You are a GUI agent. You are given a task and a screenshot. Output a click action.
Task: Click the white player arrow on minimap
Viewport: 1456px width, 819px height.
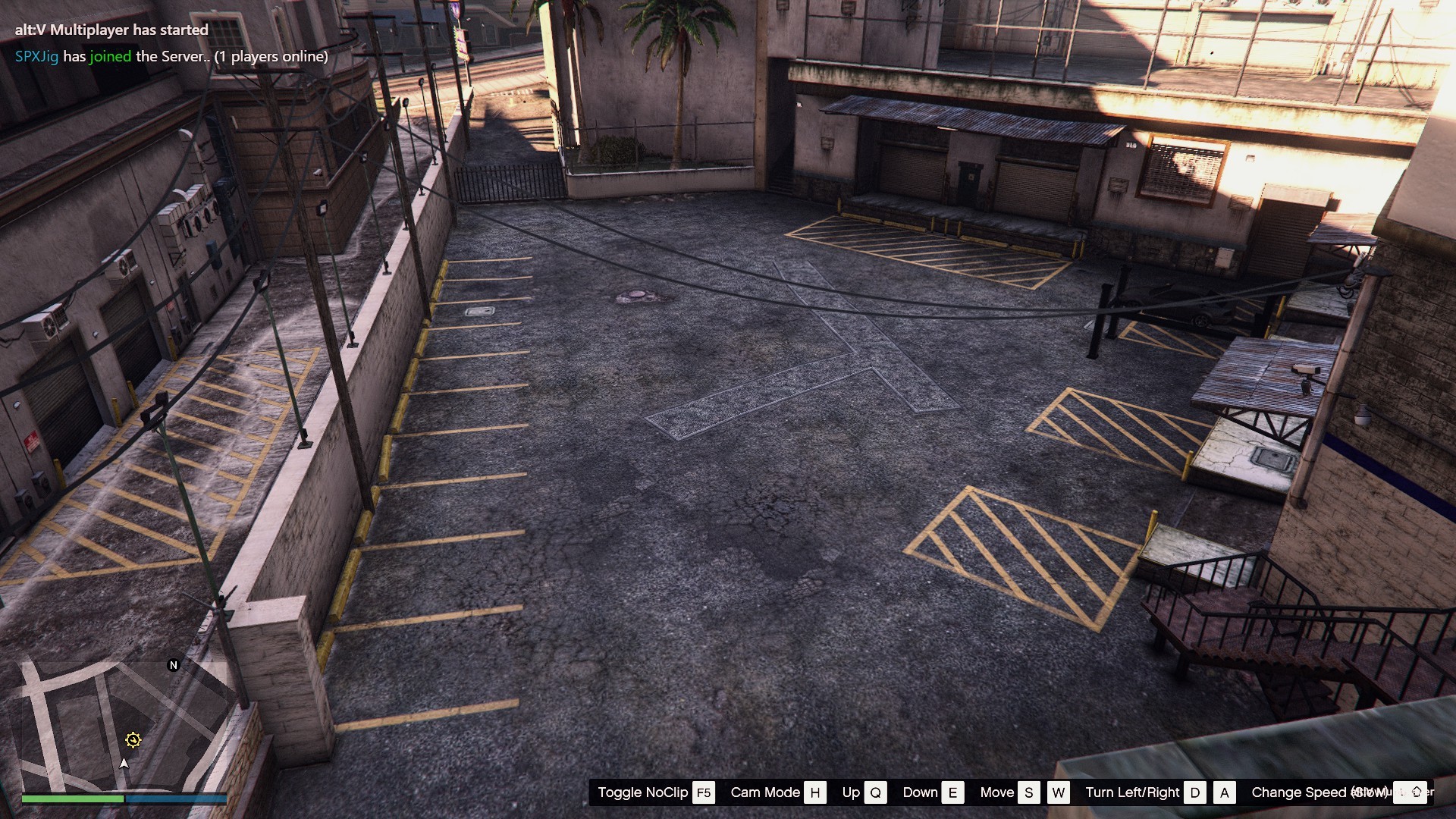click(x=124, y=763)
